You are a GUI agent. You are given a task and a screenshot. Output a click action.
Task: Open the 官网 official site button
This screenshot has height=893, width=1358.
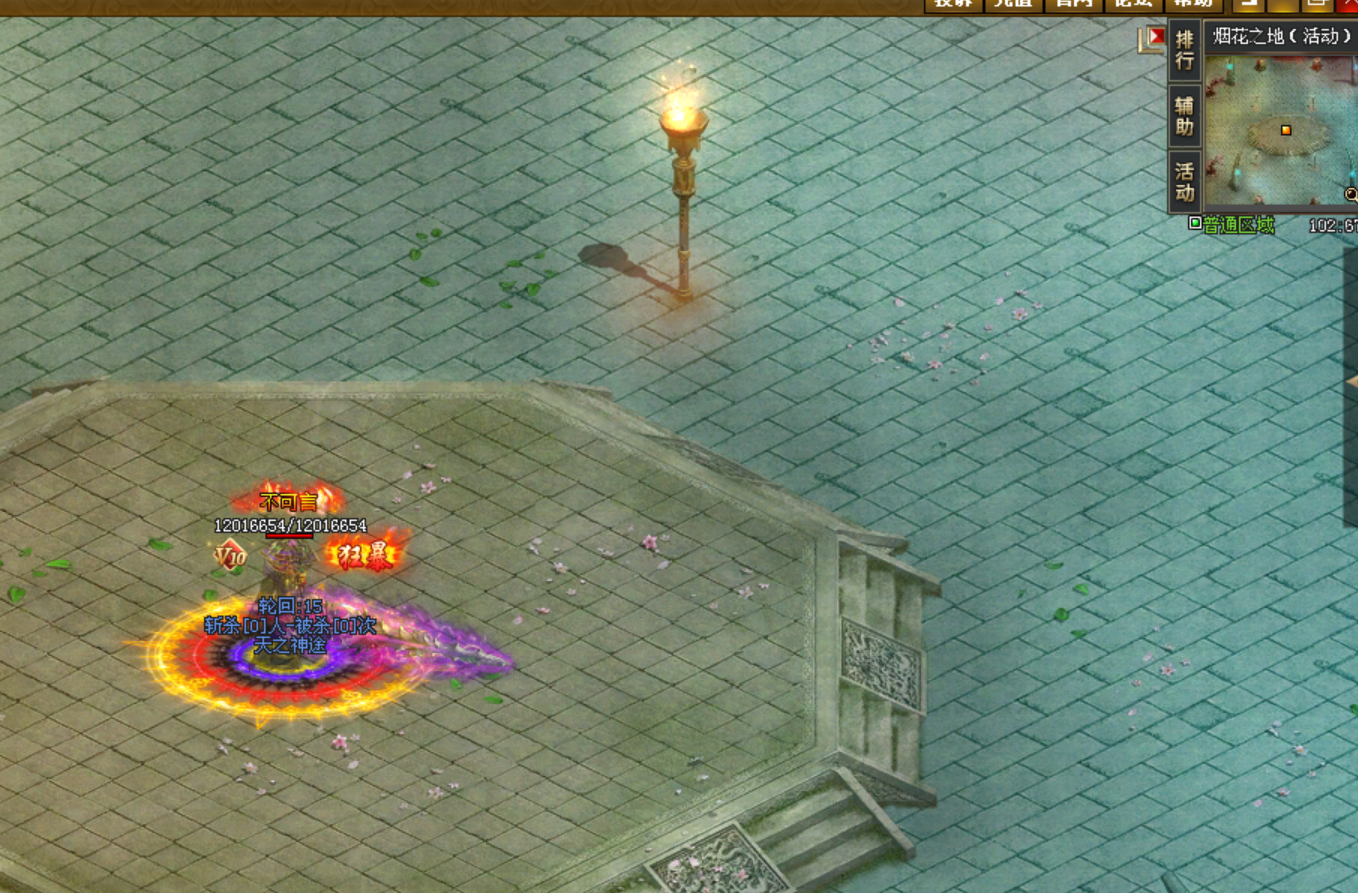1073,4
